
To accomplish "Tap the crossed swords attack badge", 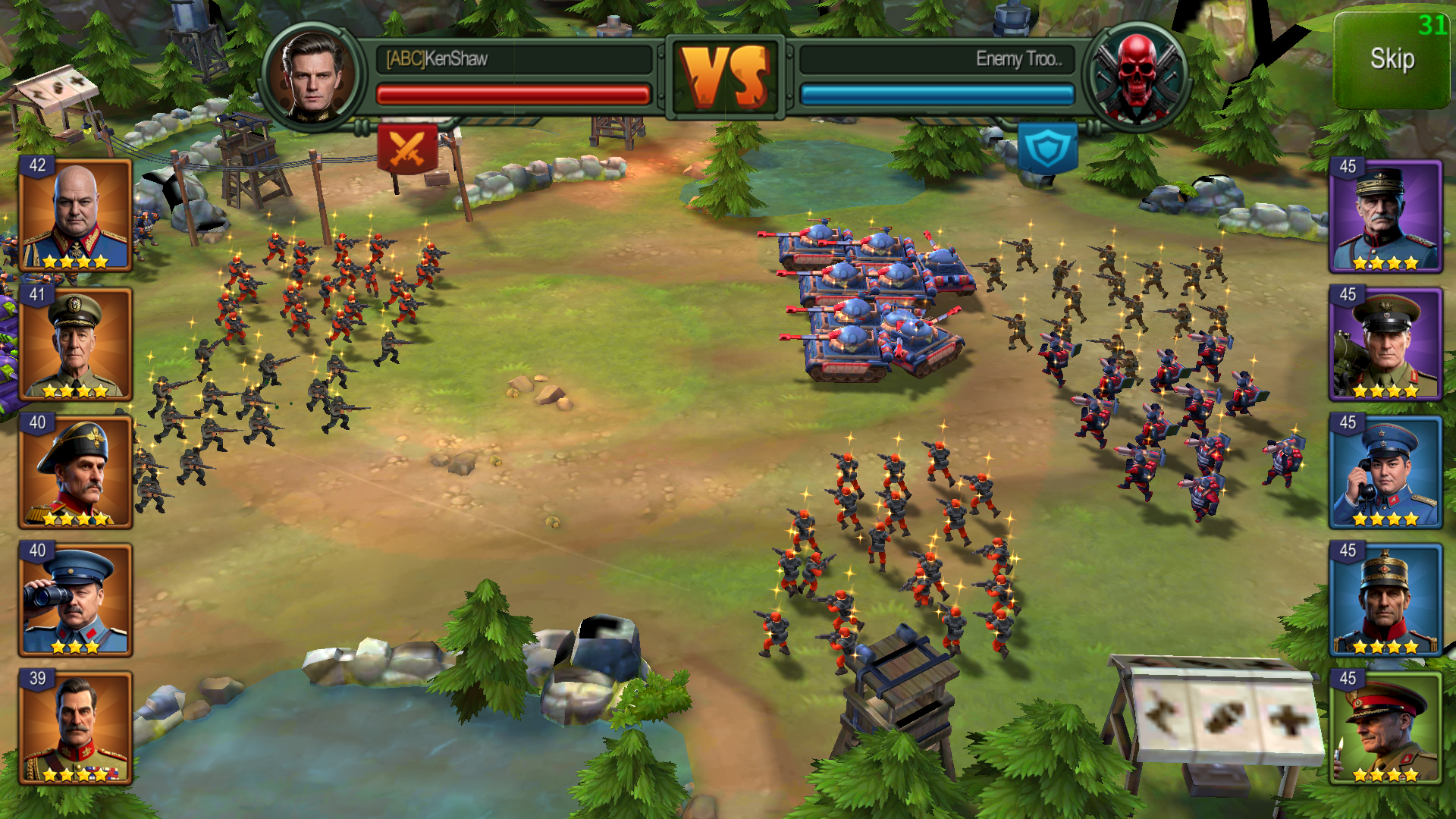I will tap(407, 148).
